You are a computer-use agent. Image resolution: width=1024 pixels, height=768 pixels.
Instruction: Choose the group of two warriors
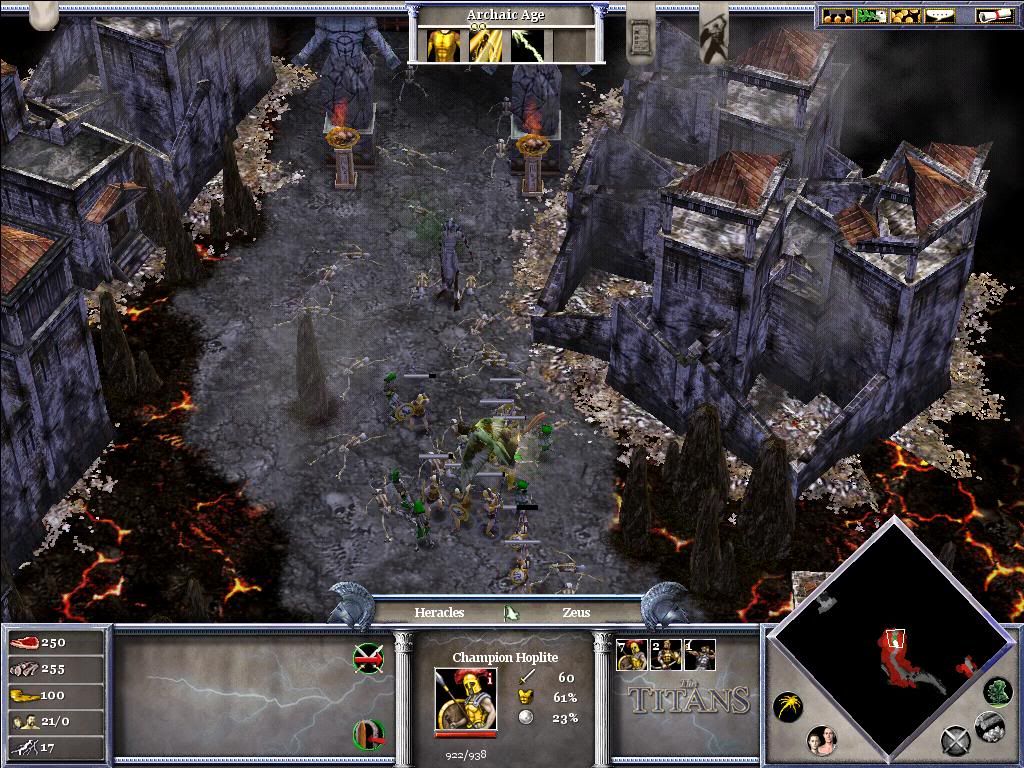(666, 655)
